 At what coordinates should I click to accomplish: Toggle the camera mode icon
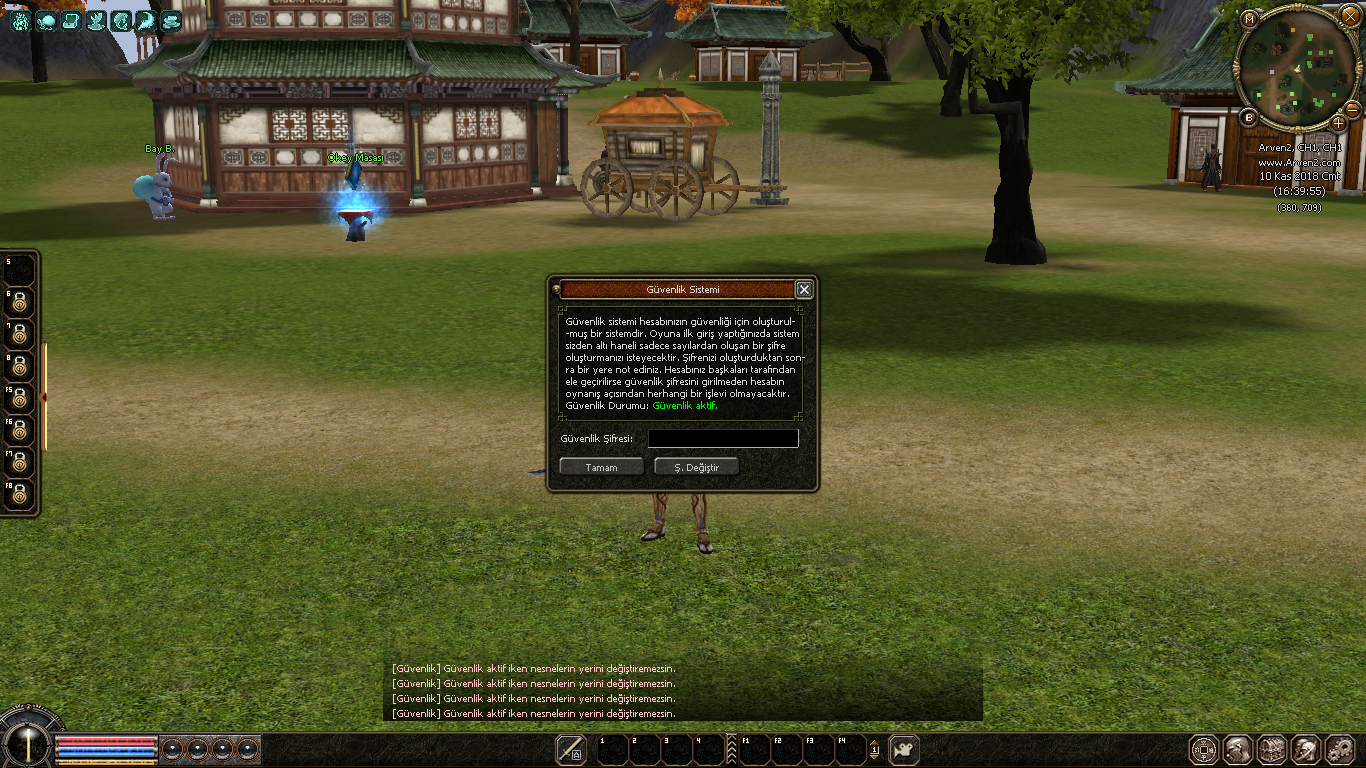[904, 749]
